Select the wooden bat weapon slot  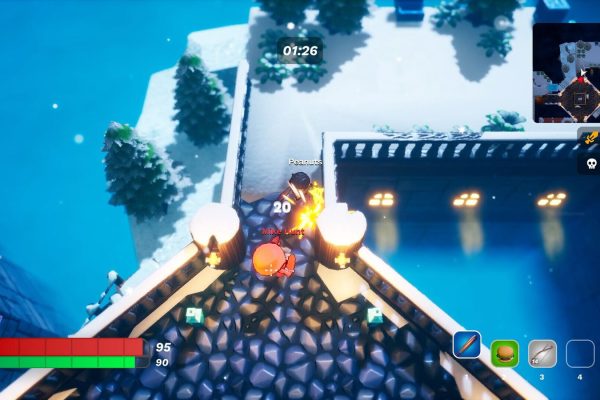click(466, 345)
